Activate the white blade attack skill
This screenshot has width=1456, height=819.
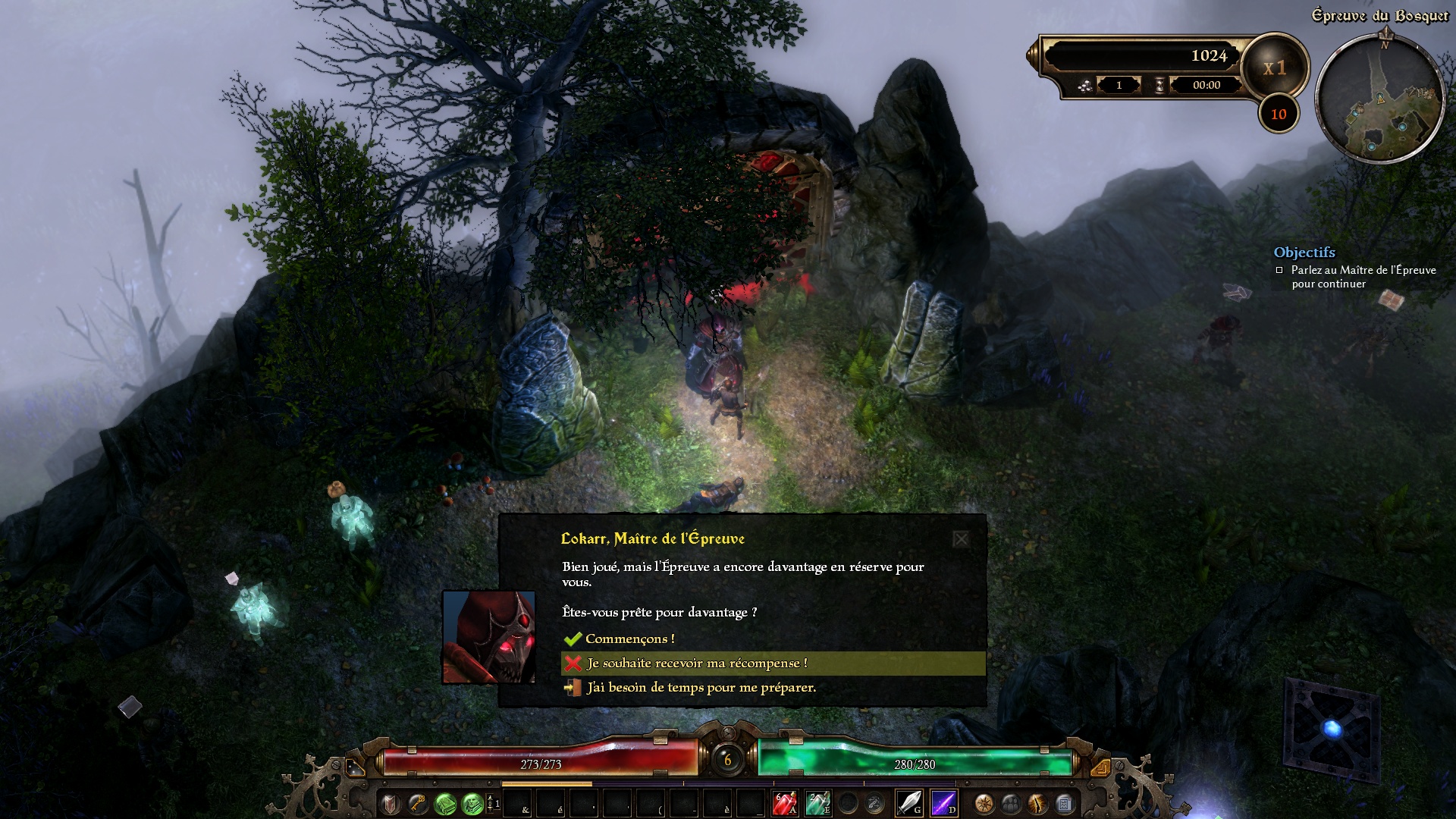point(908,802)
